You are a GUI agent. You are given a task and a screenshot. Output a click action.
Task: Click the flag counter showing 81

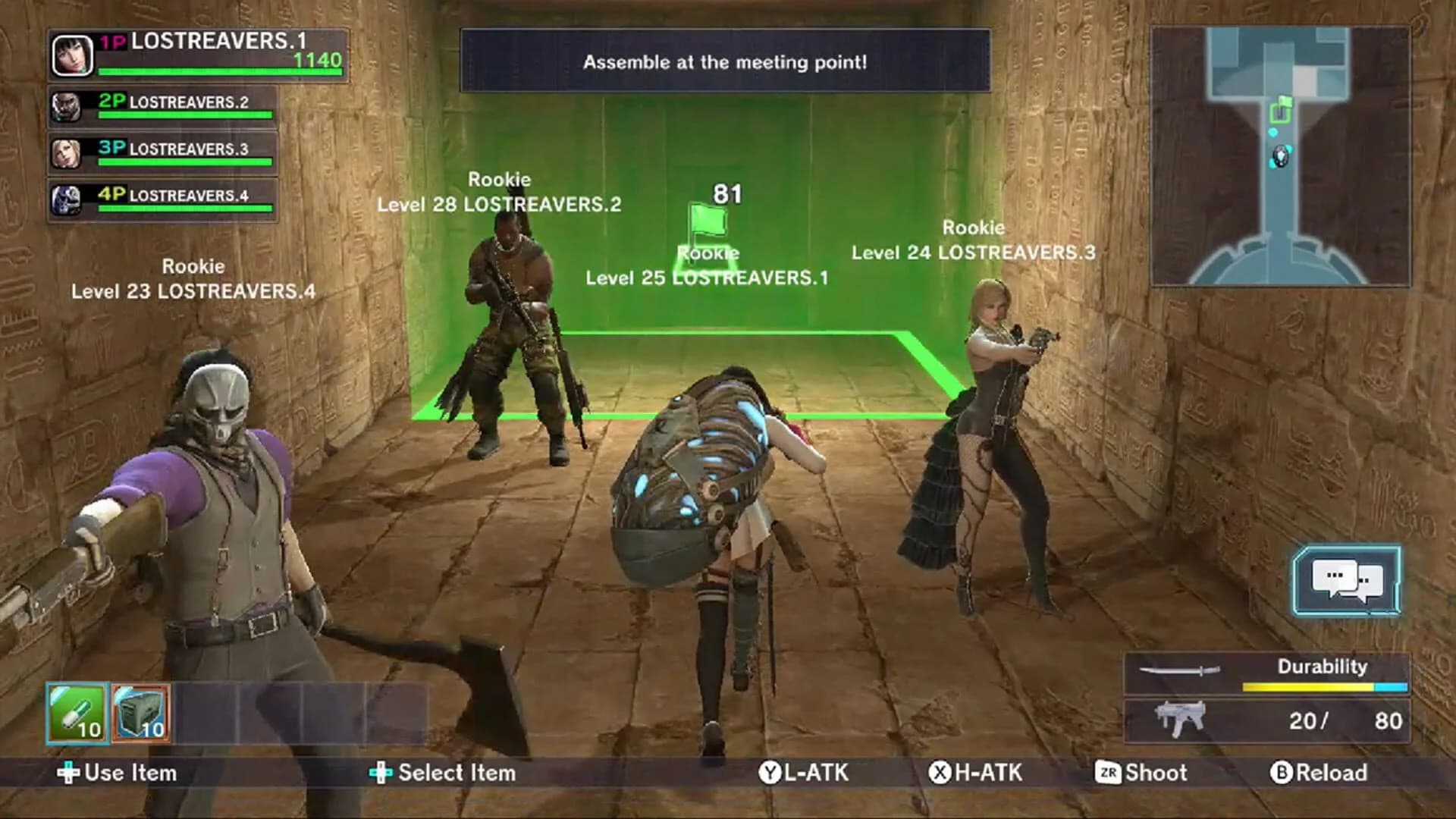click(x=726, y=194)
